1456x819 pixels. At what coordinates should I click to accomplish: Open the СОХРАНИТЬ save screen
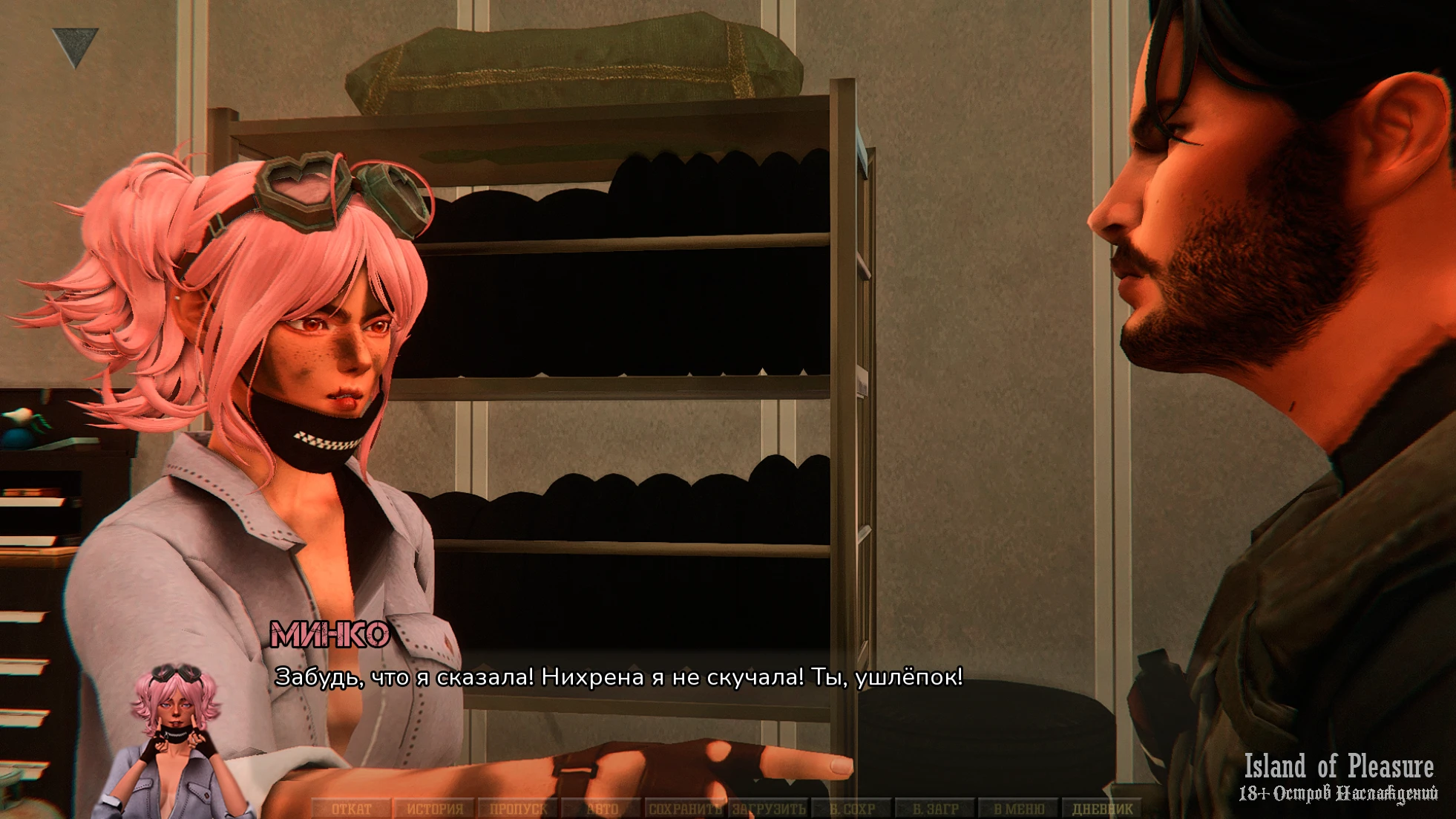click(x=685, y=809)
